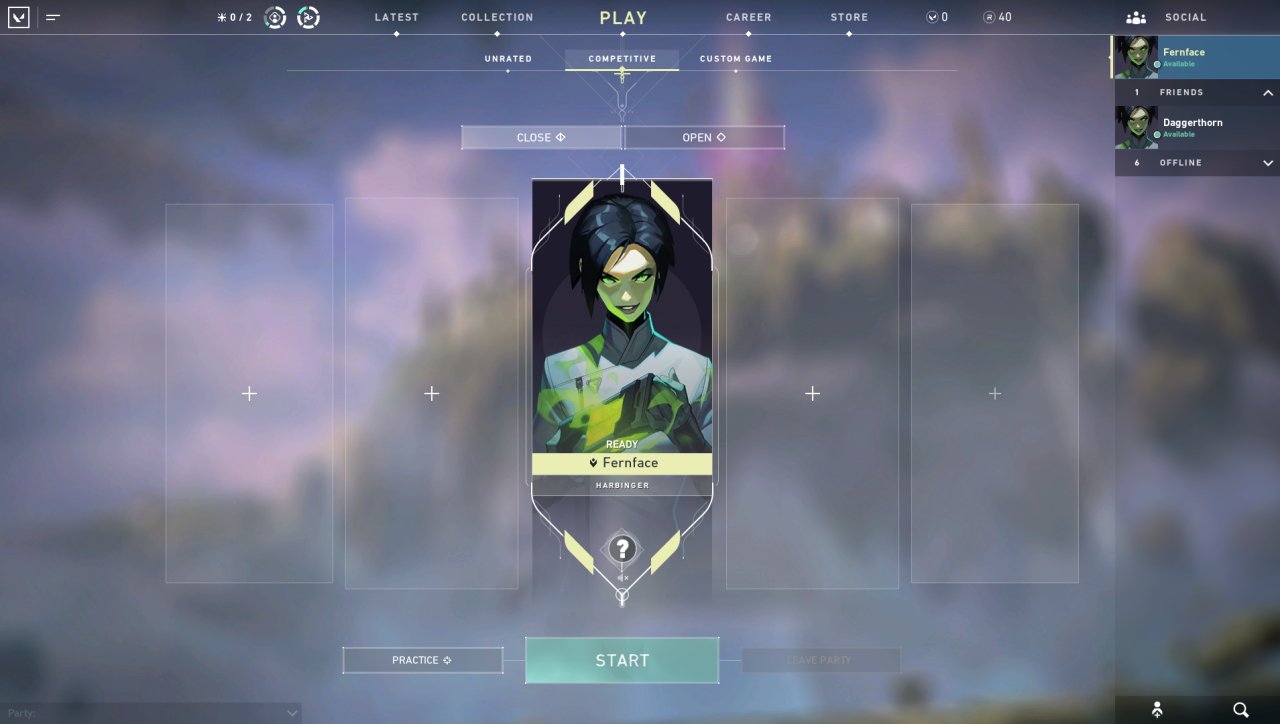Screen dimensions: 1280x724
Task: Open the Latest news page
Action: [x=396, y=18]
